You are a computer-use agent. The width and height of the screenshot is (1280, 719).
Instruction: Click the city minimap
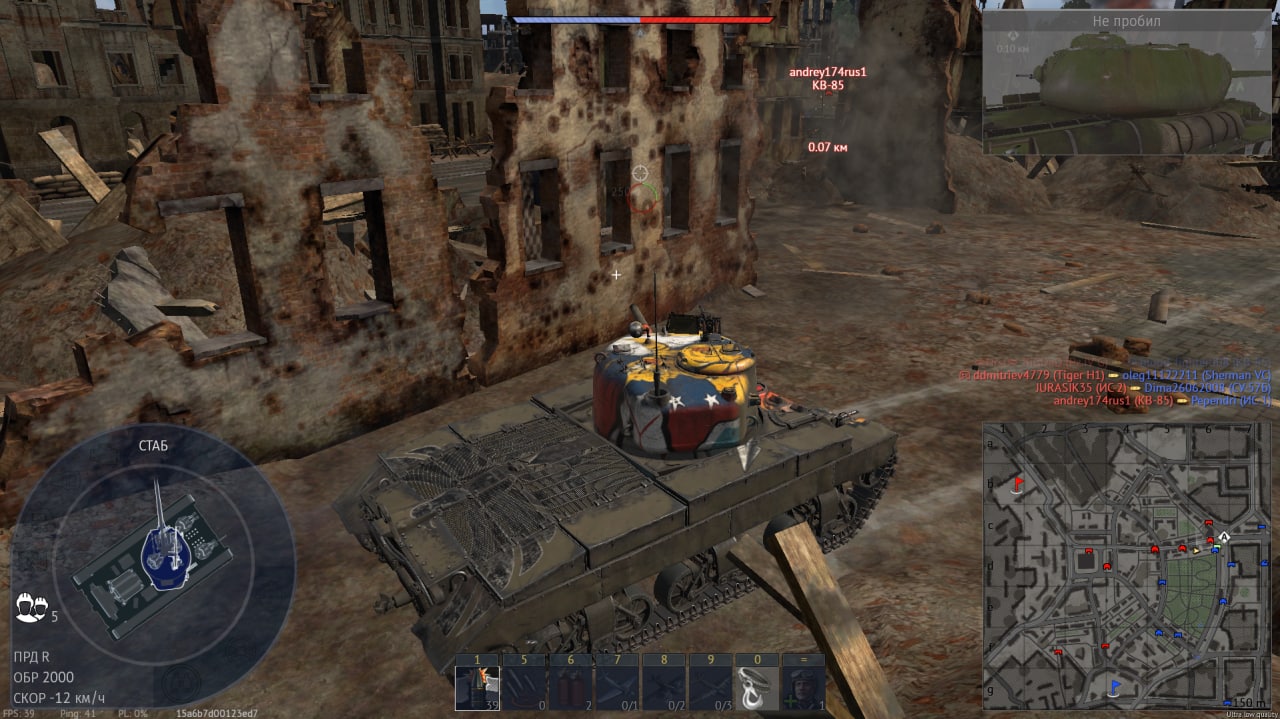[1125, 565]
